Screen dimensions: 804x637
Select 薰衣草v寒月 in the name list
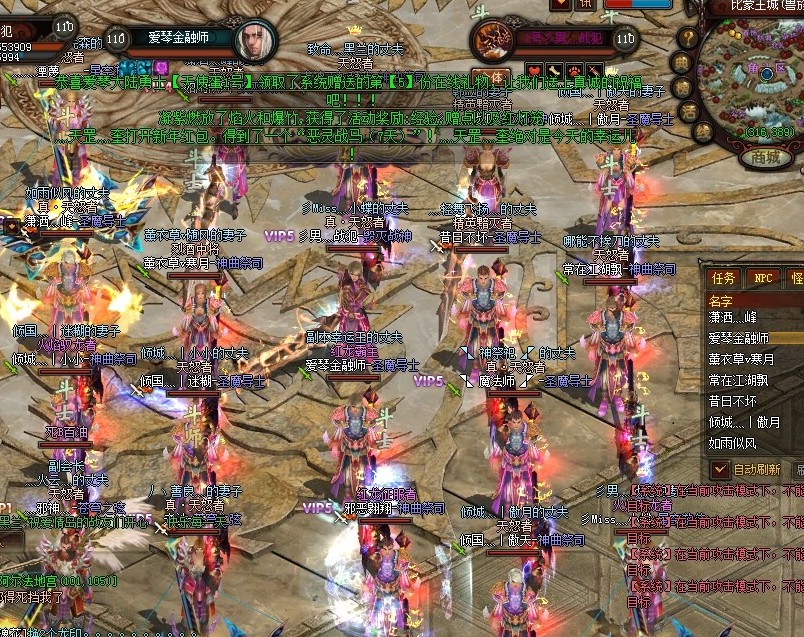point(741,359)
